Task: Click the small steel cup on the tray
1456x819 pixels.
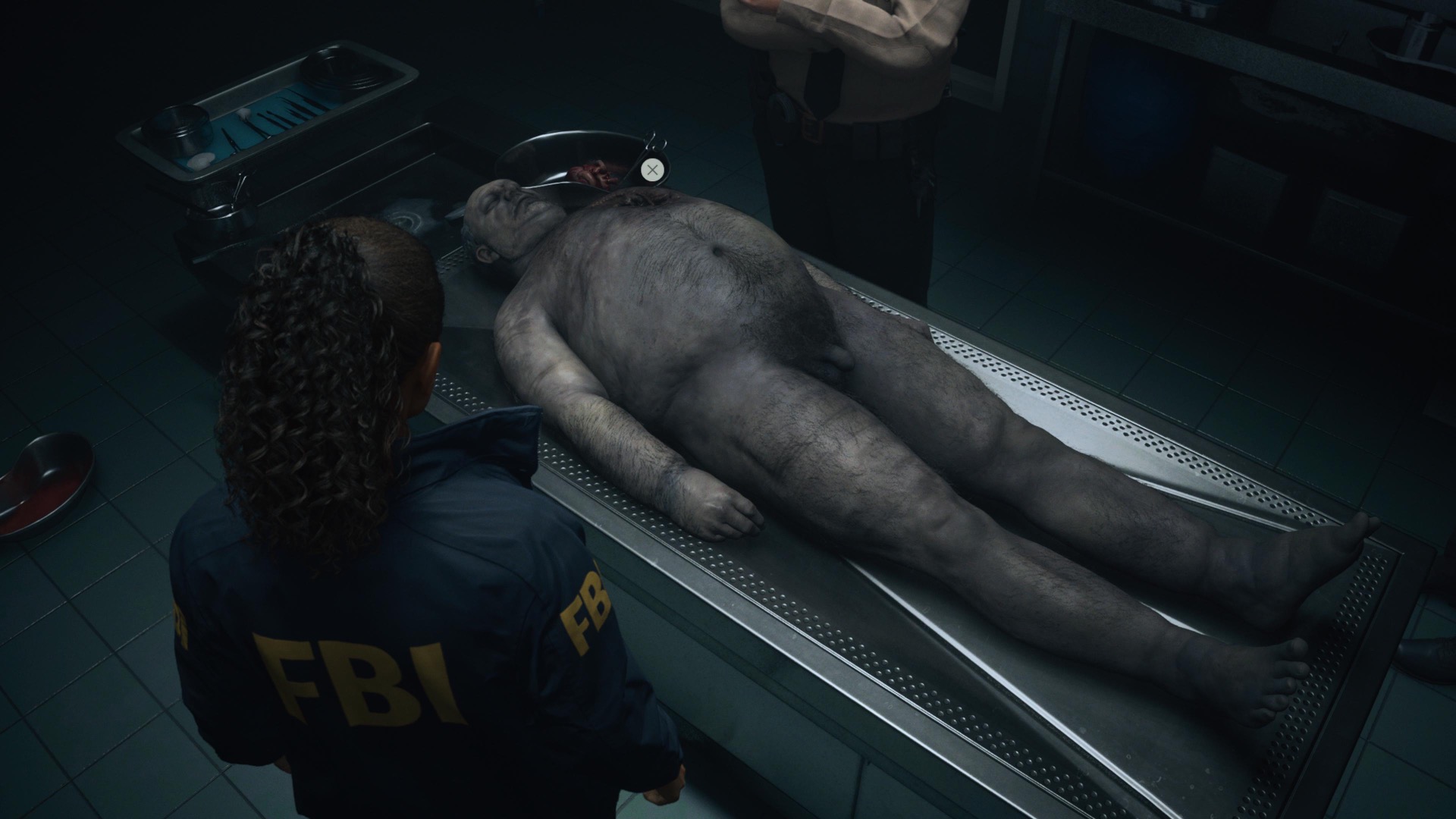Action: tap(174, 129)
